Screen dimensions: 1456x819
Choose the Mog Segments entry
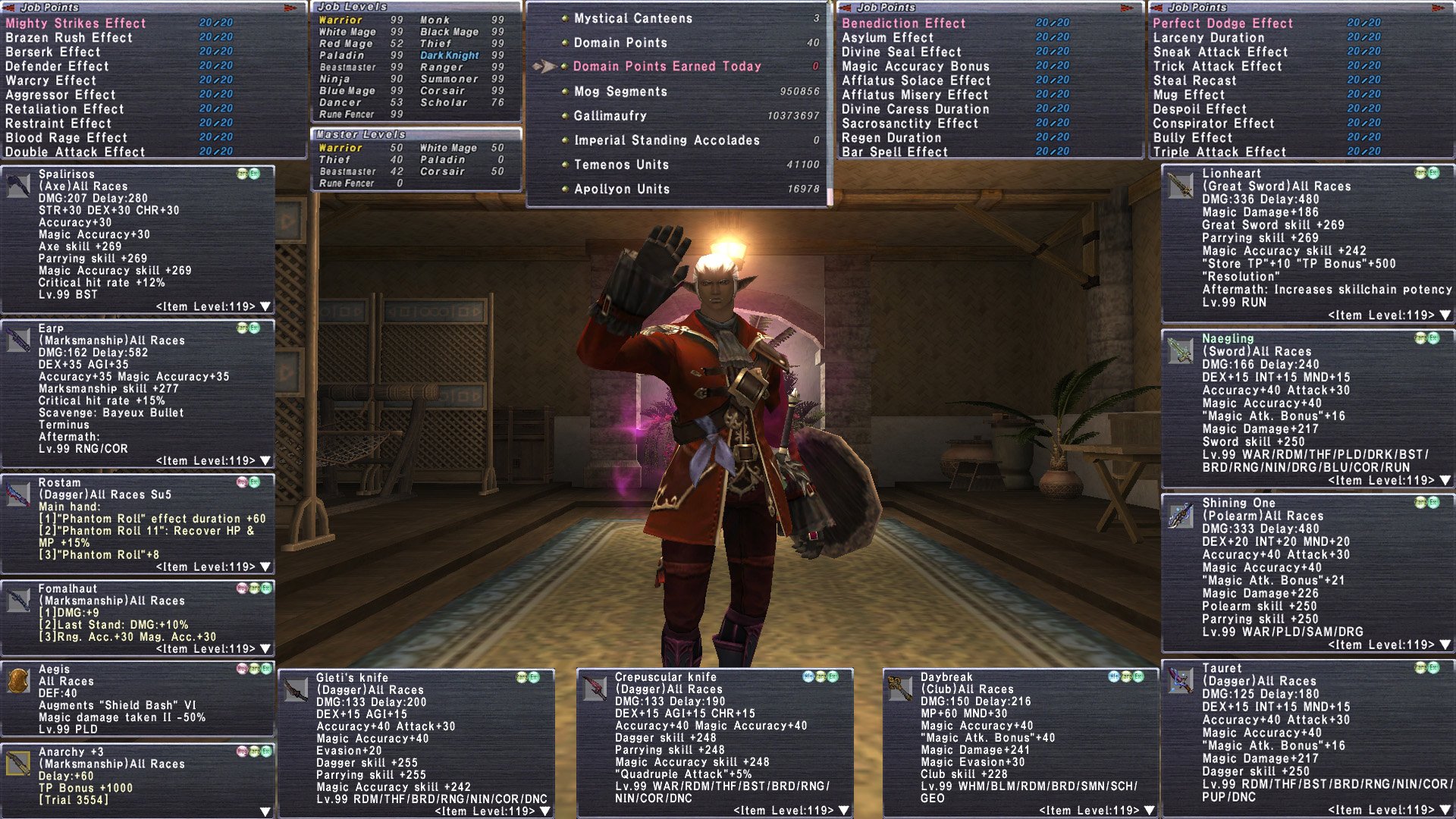point(620,92)
